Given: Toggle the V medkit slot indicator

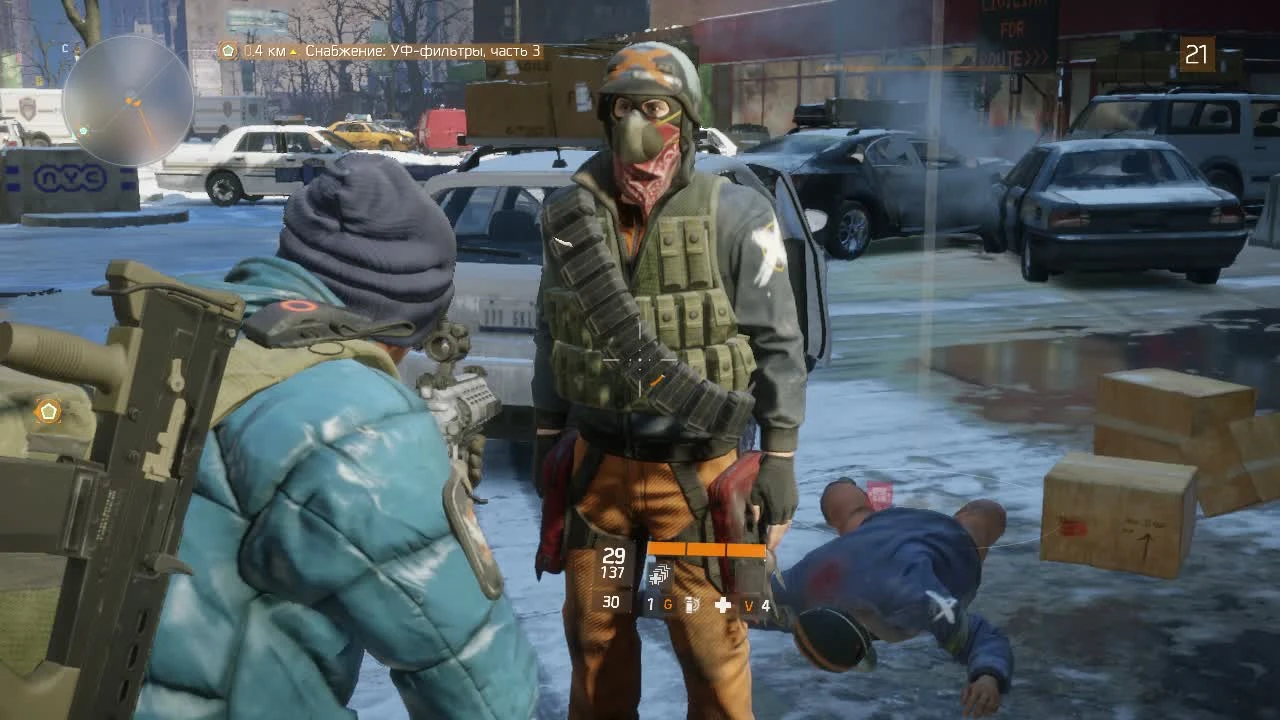Looking at the screenshot, I should [x=749, y=604].
